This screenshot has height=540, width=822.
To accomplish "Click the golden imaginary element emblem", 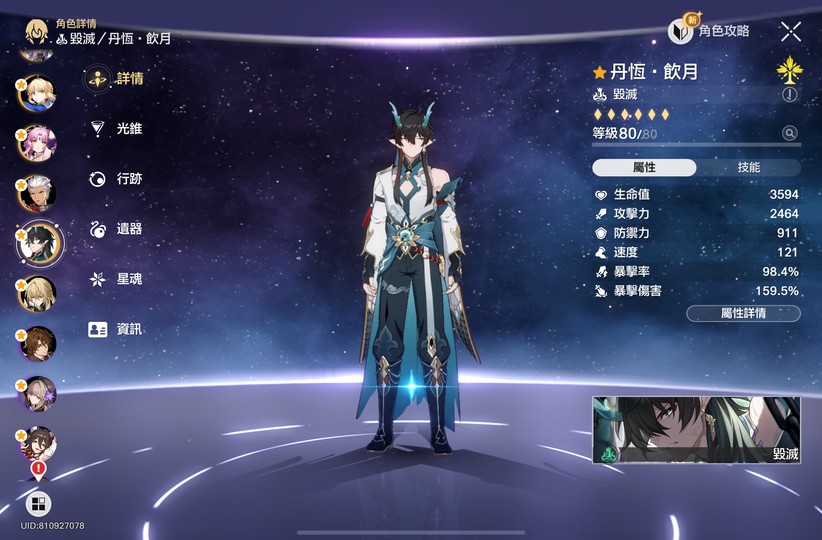I will [790, 70].
